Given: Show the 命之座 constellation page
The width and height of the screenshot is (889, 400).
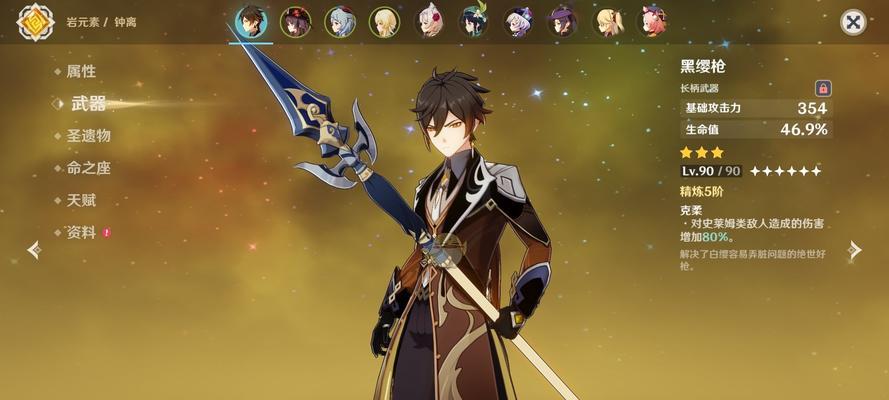Looking at the screenshot, I should [88, 168].
